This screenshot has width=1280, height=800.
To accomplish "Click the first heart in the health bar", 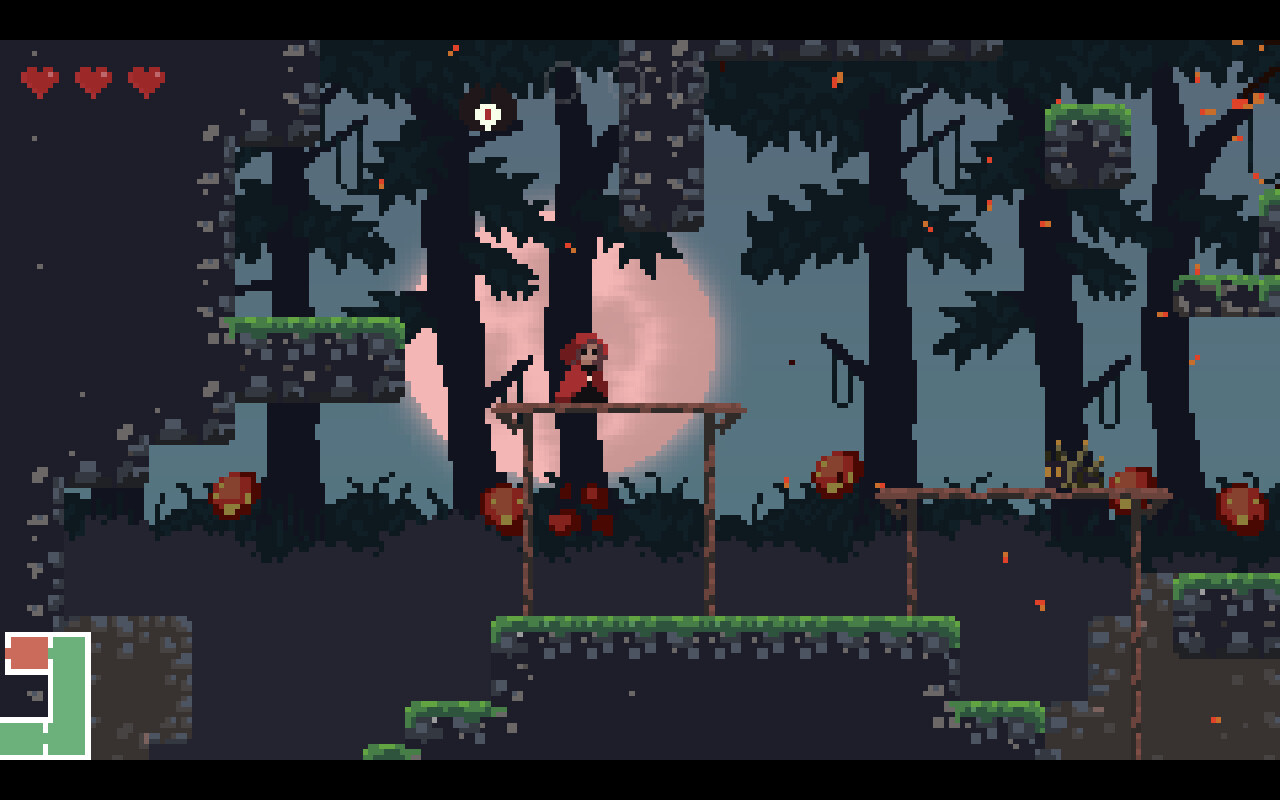I will point(38,82).
